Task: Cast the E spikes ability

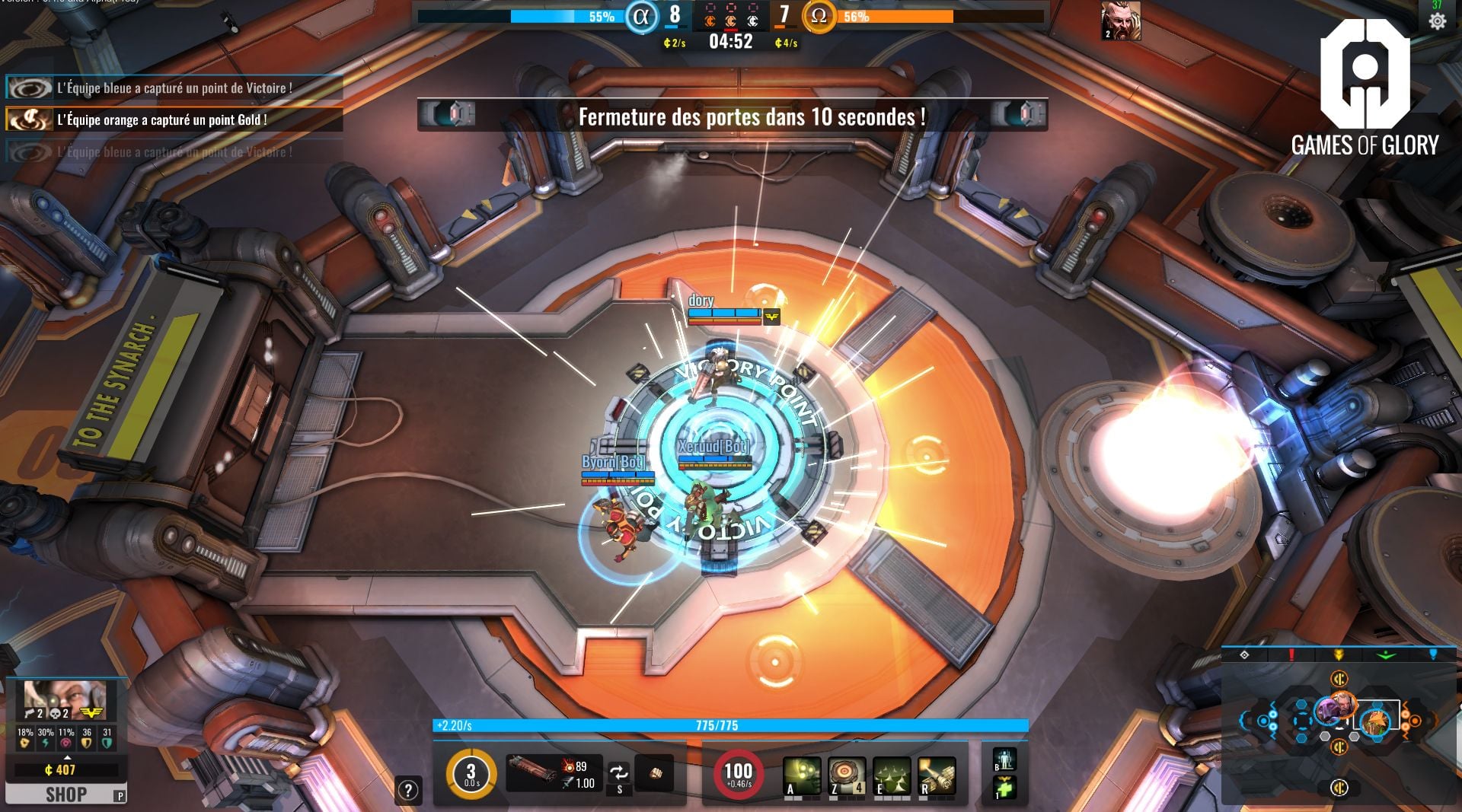Action: click(892, 775)
